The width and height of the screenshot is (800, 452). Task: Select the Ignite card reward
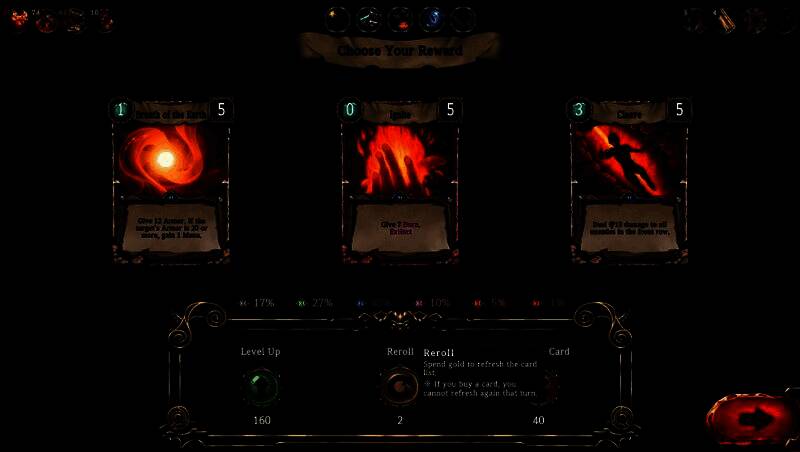pos(399,180)
